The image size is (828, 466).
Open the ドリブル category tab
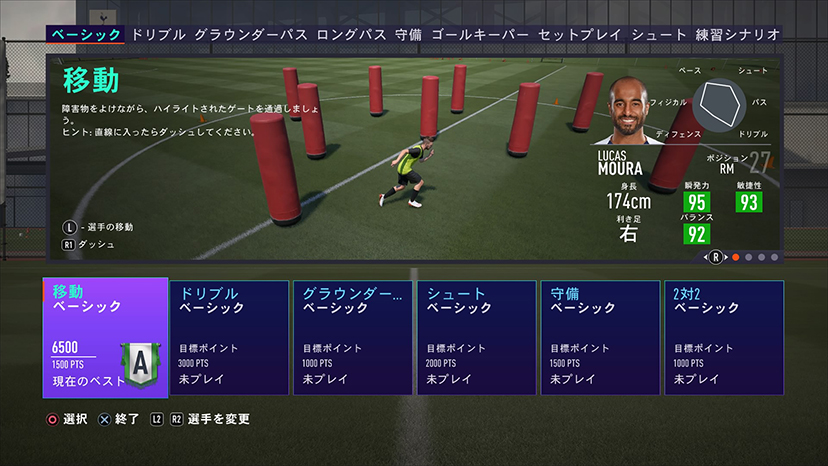tap(158, 34)
